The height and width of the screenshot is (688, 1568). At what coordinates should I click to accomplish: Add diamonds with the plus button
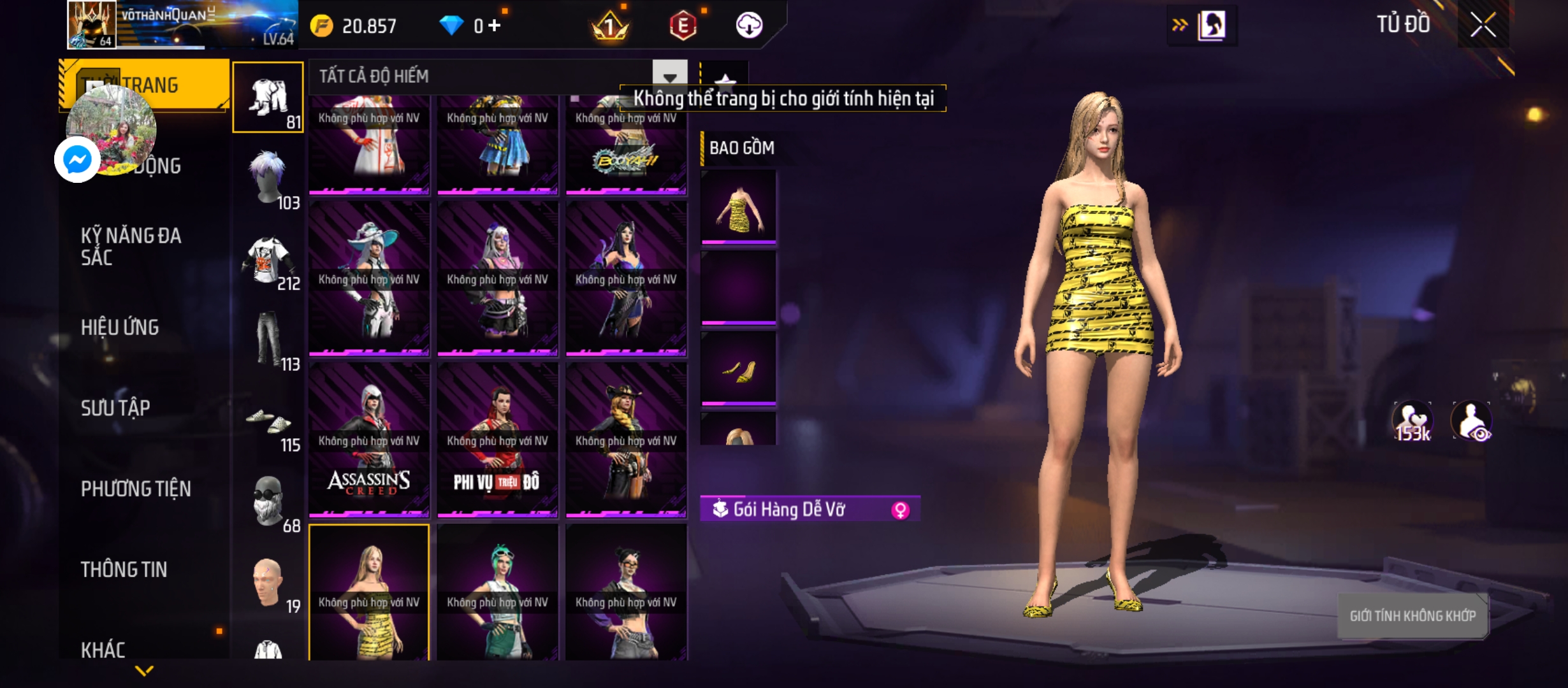point(495,25)
